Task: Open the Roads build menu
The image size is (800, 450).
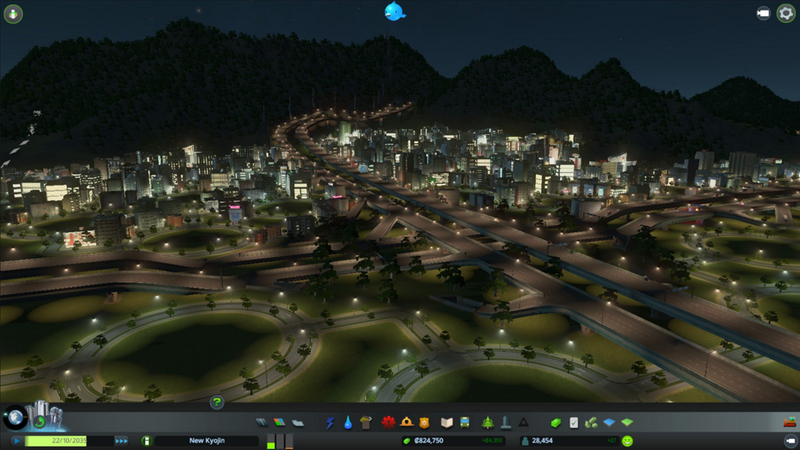Action: point(262,423)
